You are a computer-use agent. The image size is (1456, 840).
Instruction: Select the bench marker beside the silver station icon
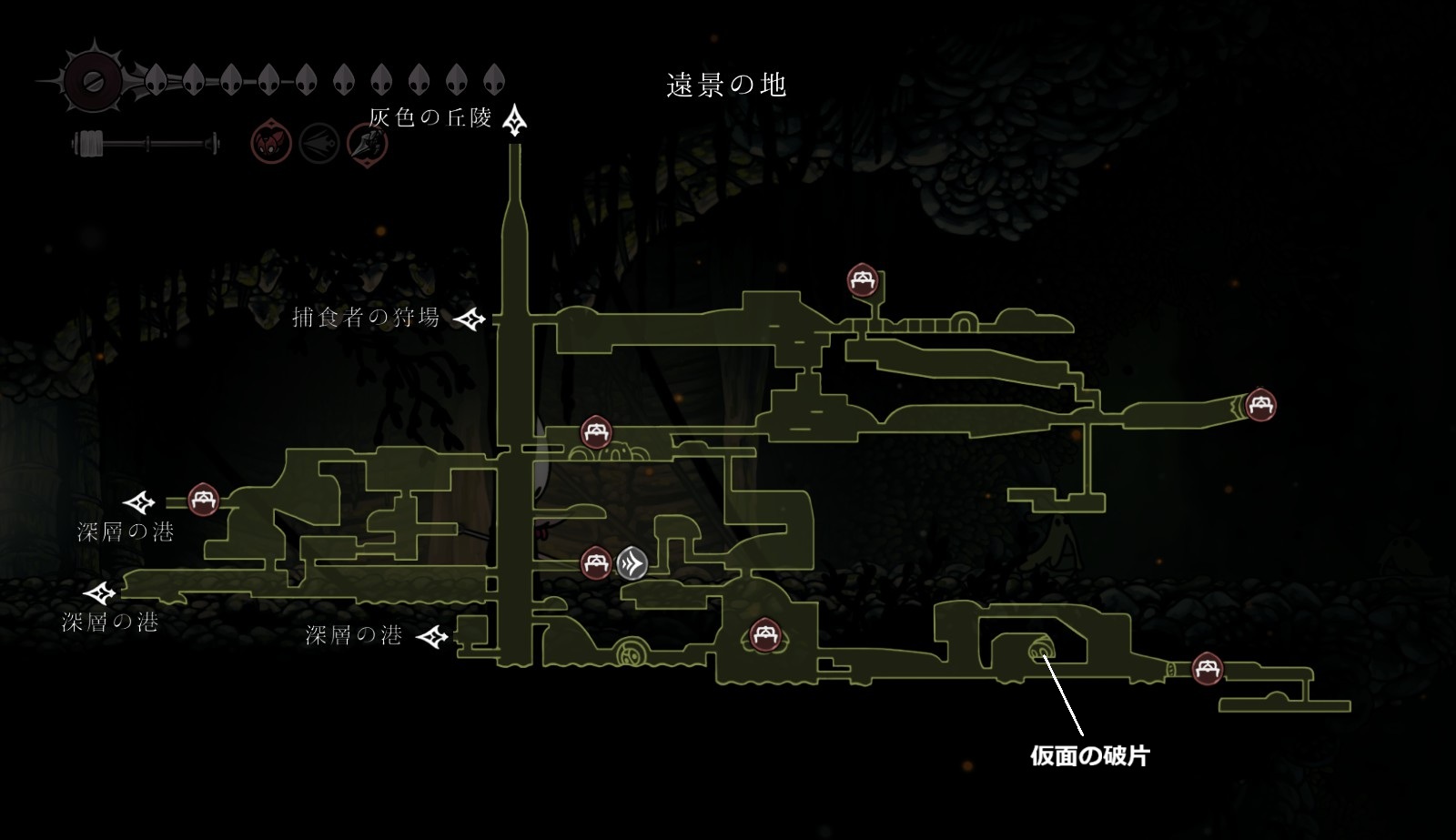coord(596,563)
